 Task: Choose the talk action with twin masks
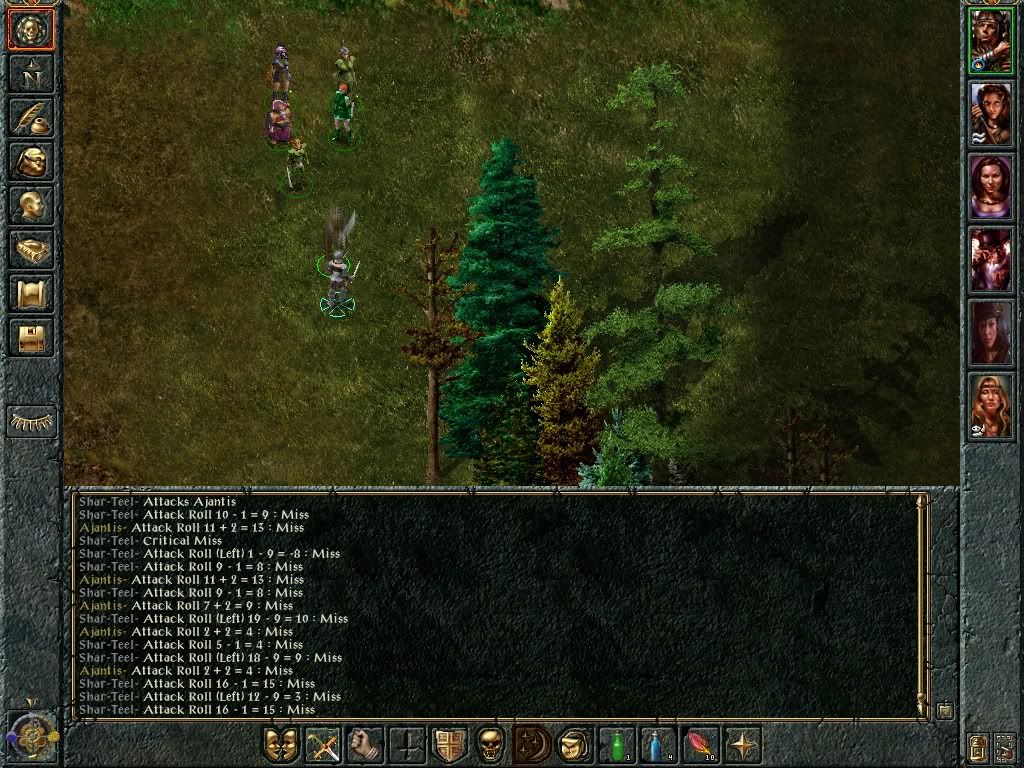point(281,745)
